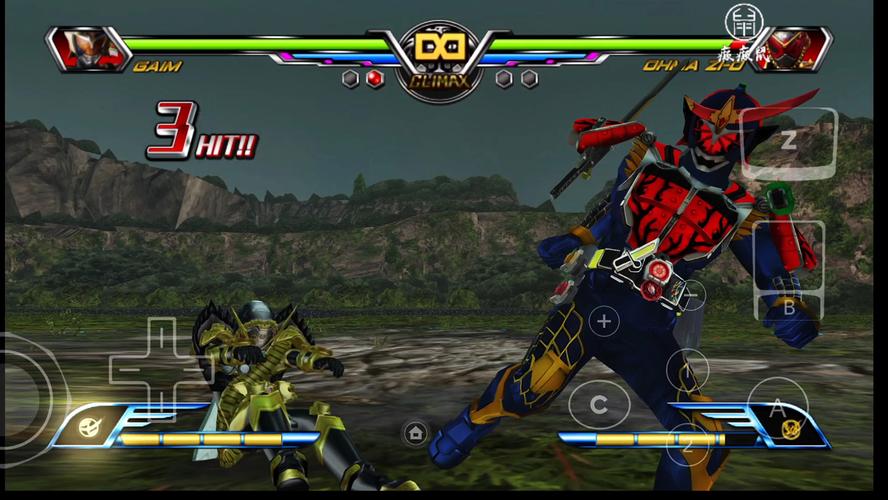This screenshot has height=500, width=888.
Task: Tap the plus (+) overlay button
Action: 603,321
